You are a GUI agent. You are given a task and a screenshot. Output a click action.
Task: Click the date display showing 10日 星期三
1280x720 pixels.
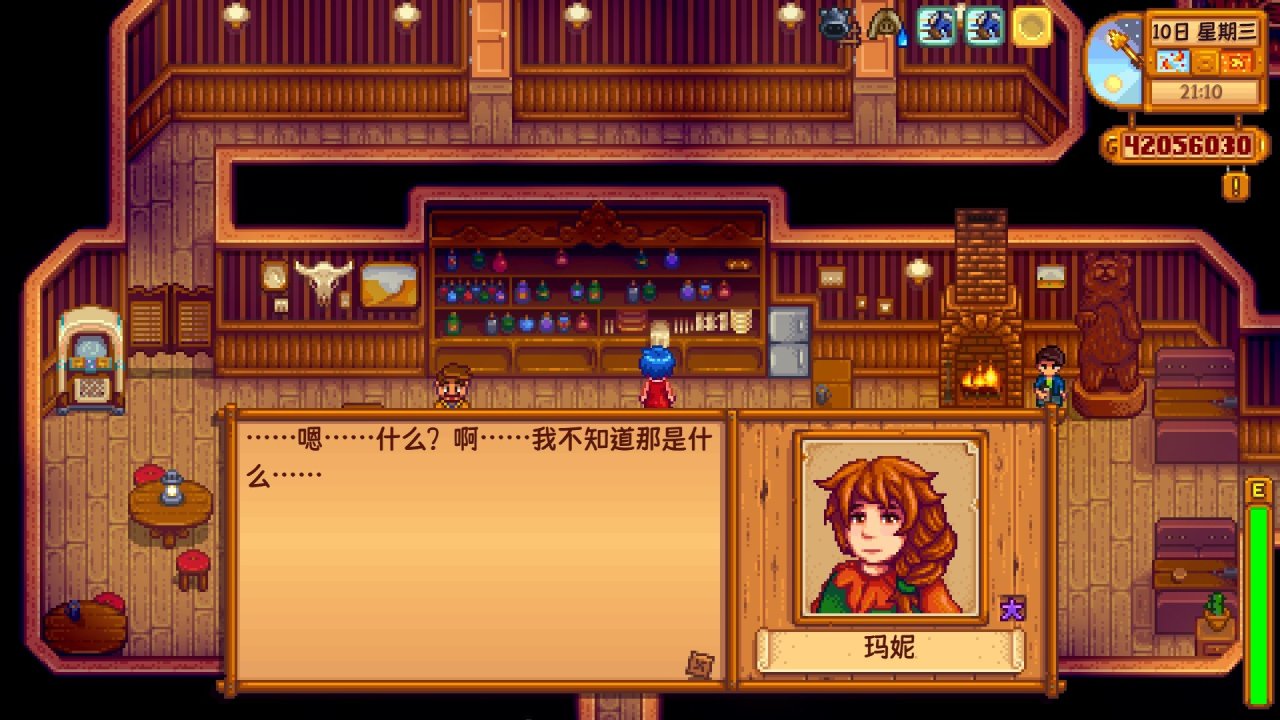coord(1202,32)
